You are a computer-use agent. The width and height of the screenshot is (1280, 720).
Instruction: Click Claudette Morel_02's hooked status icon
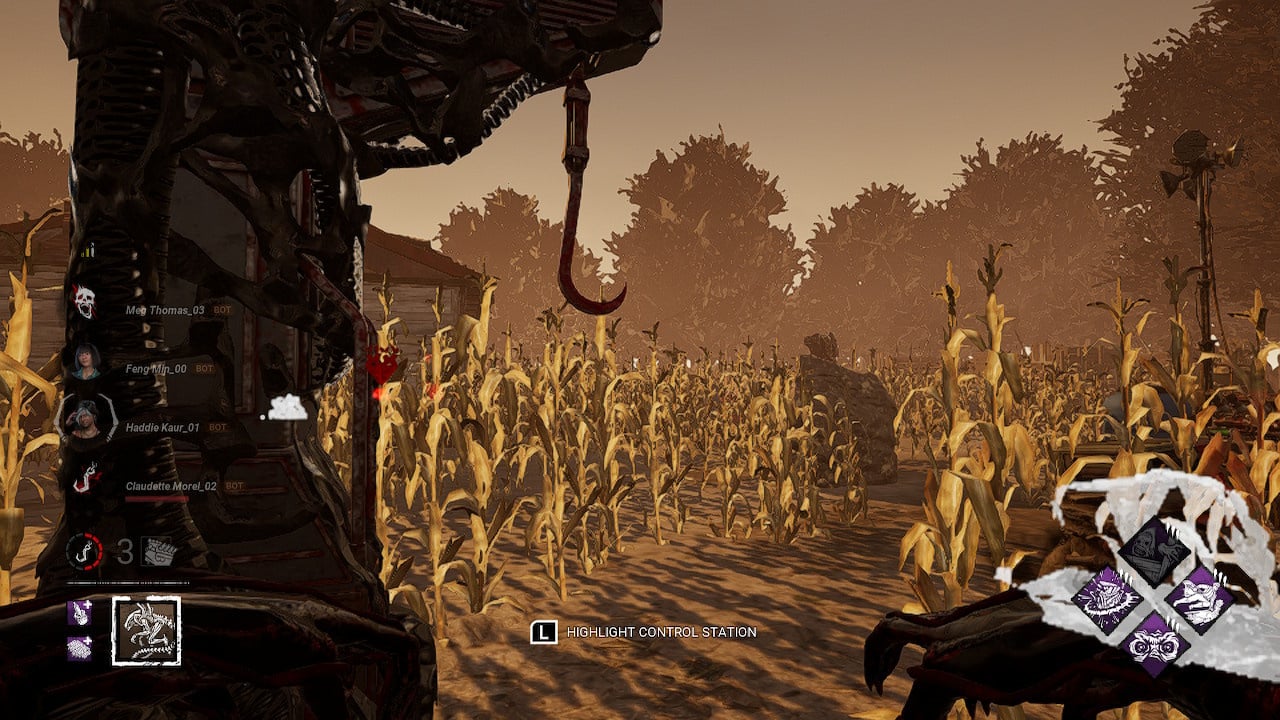[85, 477]
